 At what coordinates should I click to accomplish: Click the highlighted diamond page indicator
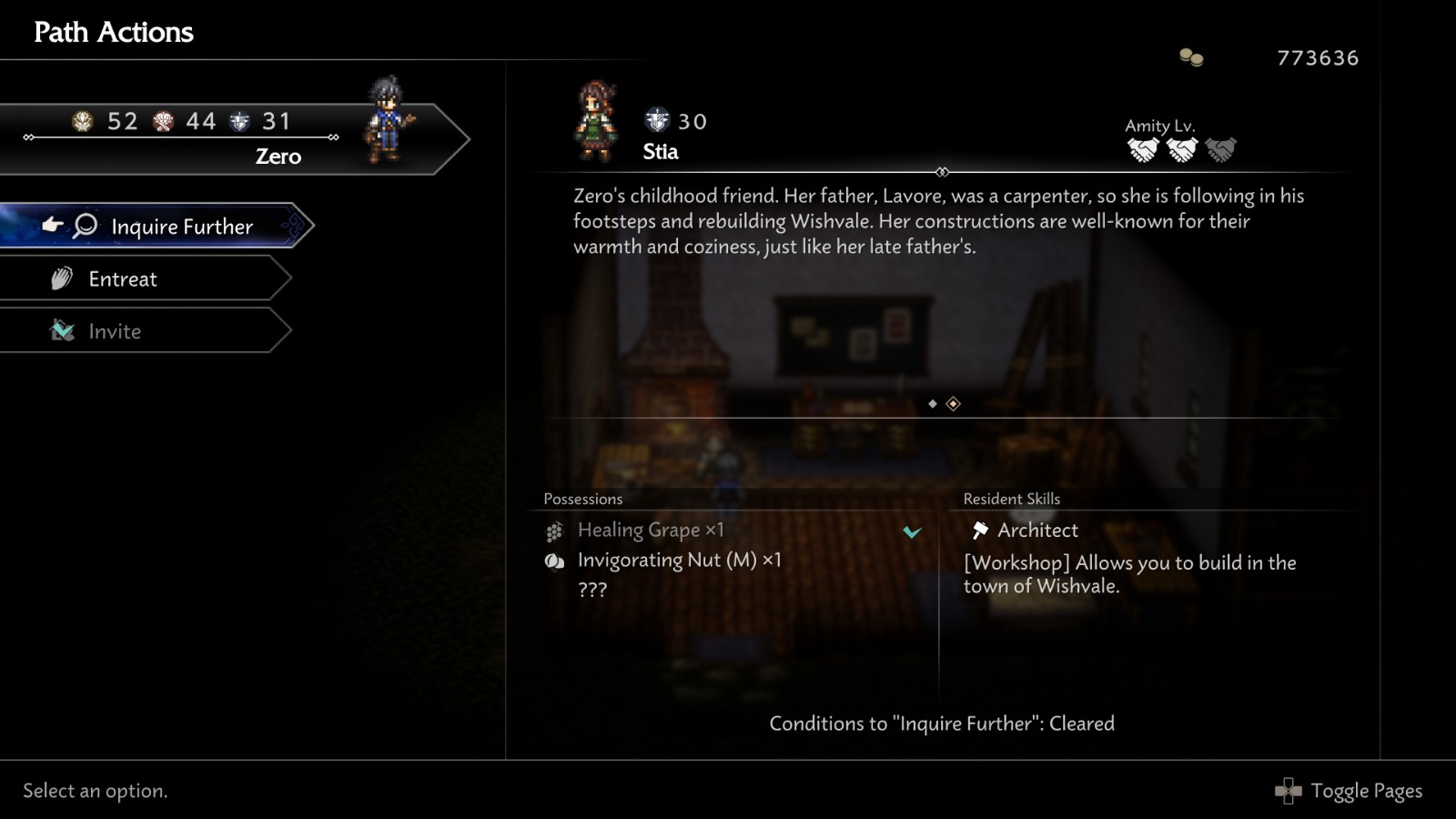(x=952, y=402)
